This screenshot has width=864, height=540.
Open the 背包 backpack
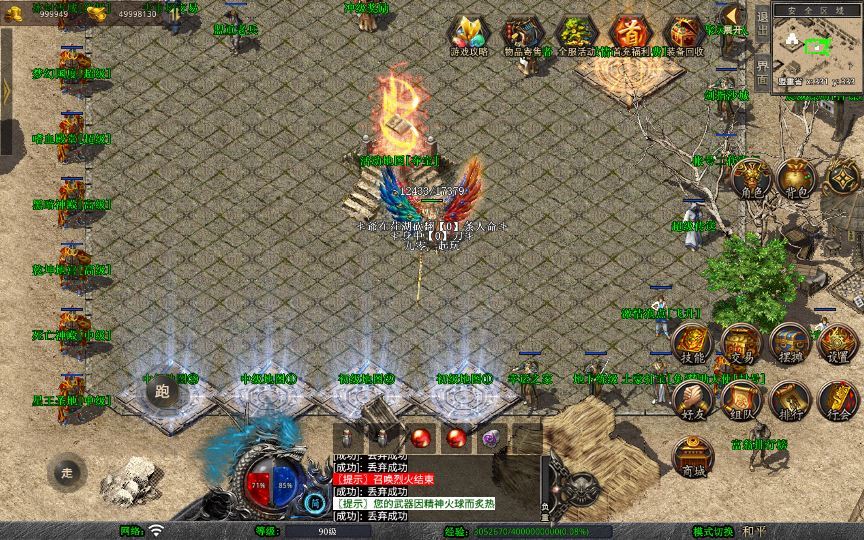[795, 179]
